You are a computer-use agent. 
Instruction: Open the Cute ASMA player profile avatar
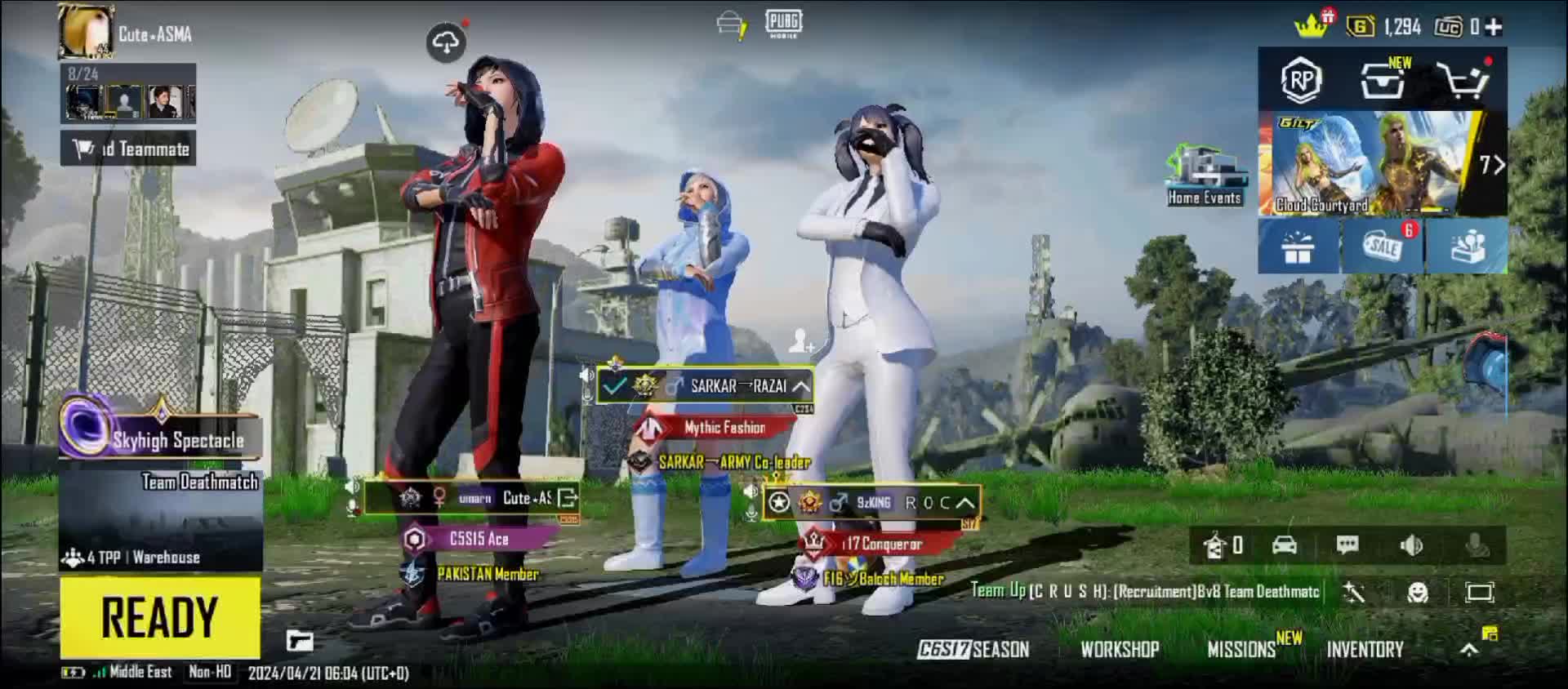click(x=86, y=33)
